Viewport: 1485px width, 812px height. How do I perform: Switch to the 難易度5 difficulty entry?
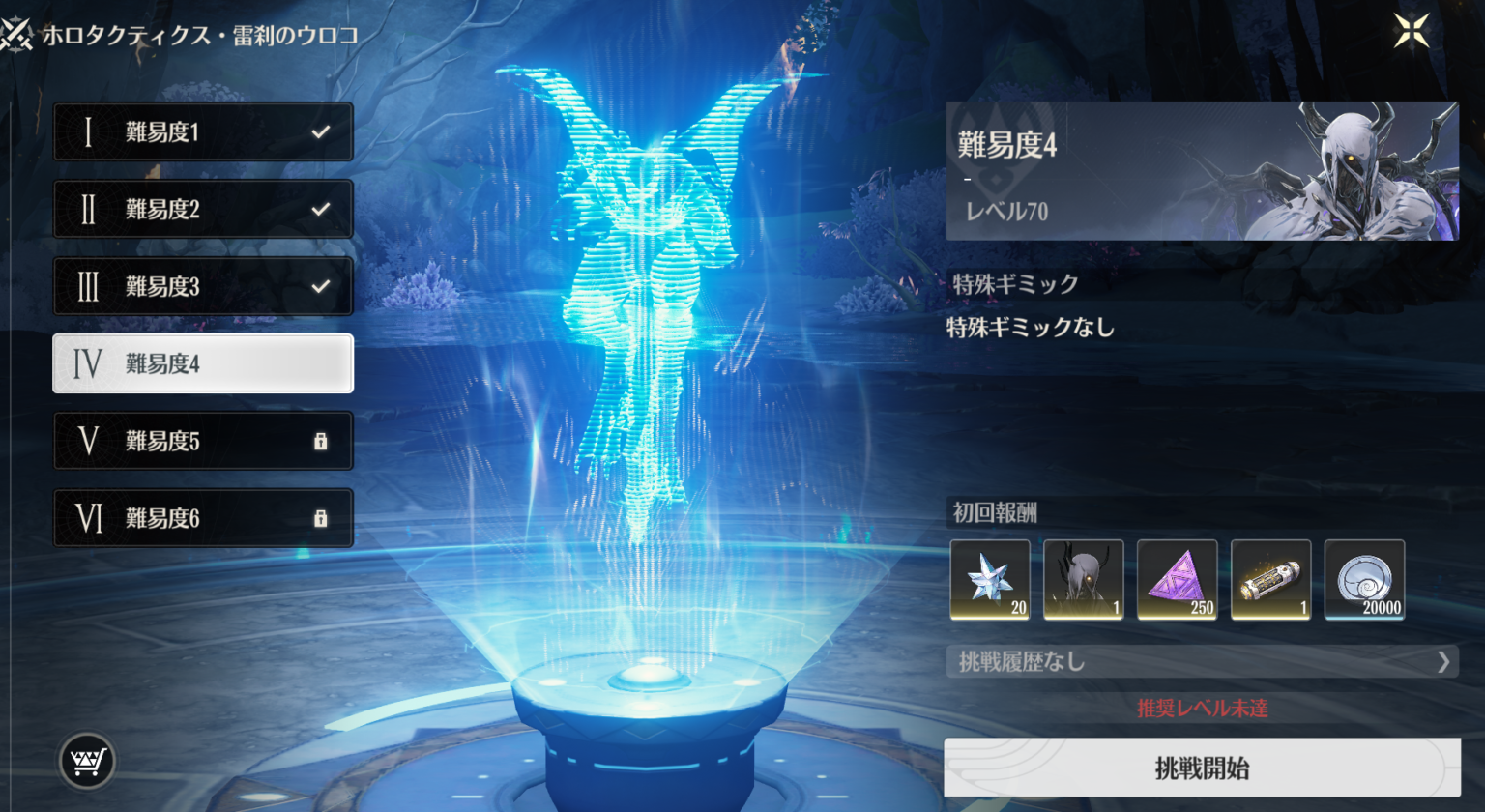pos(203,440)
